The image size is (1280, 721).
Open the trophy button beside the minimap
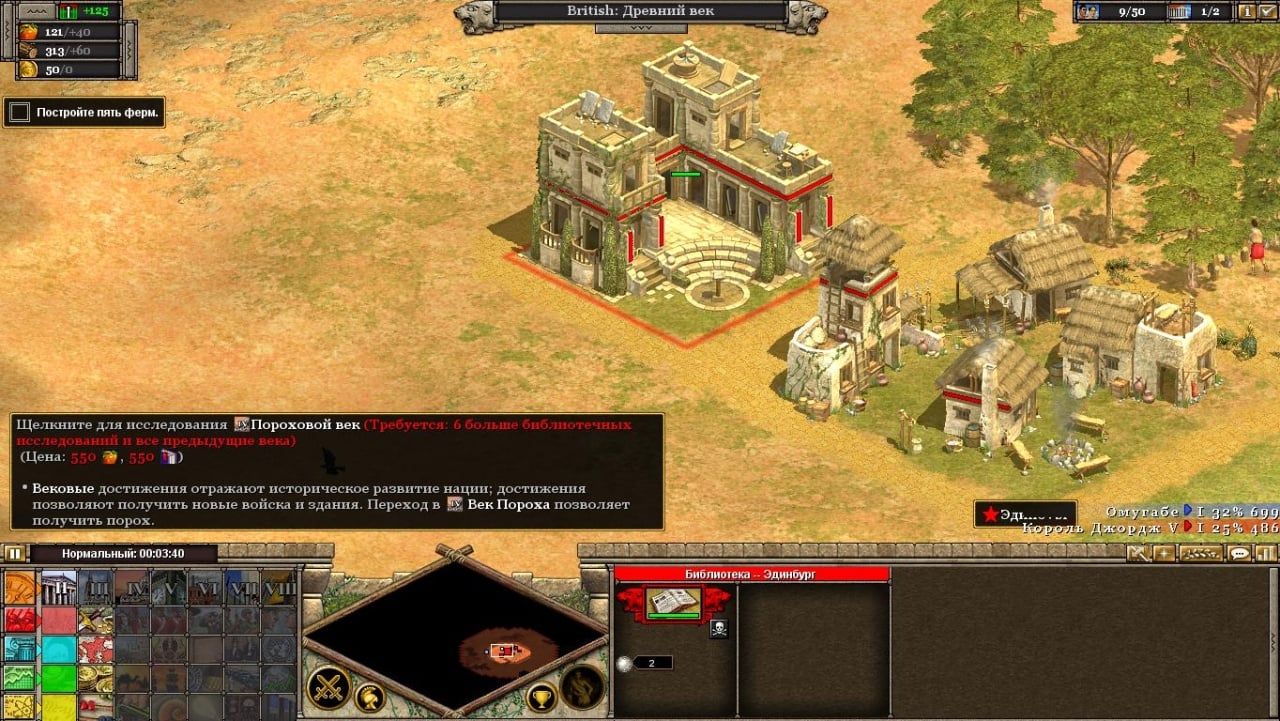541,697
